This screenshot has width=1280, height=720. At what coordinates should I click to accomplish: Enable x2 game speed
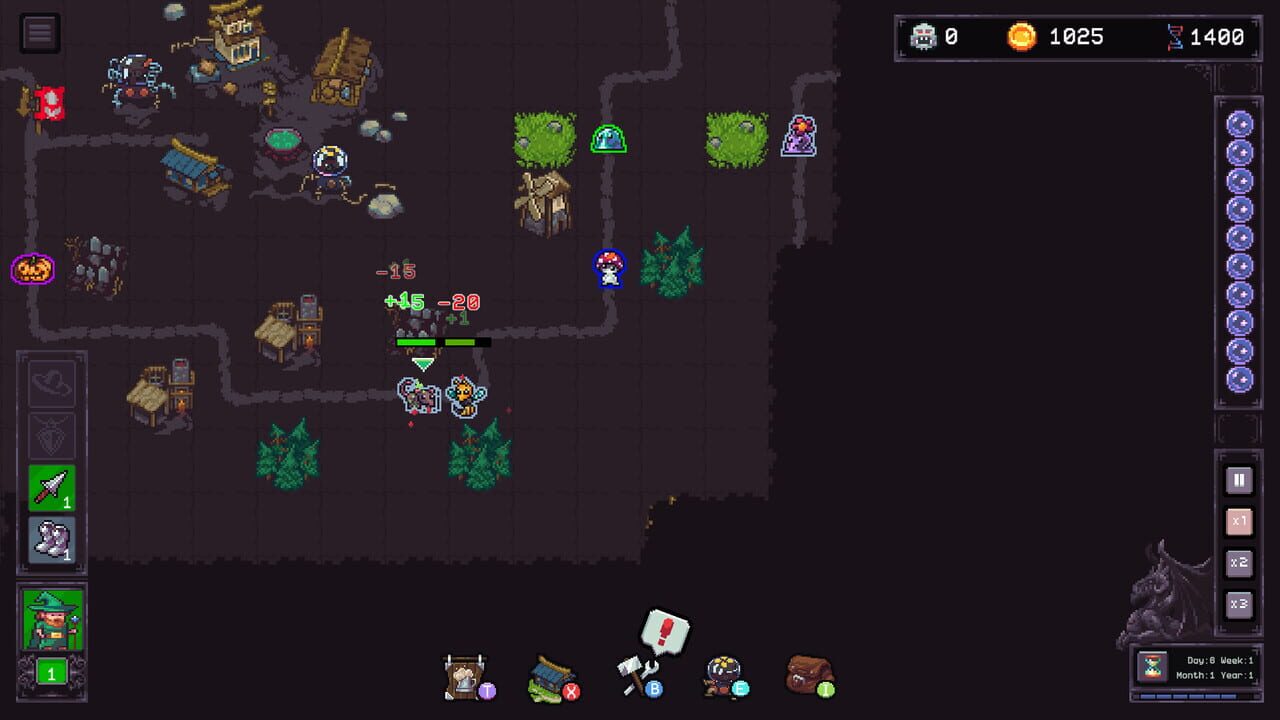coord(1239,563)
